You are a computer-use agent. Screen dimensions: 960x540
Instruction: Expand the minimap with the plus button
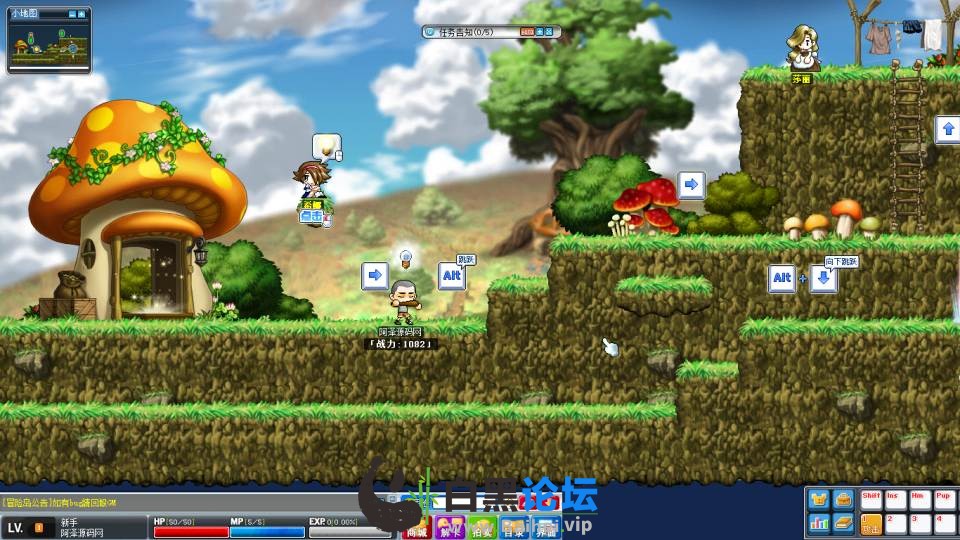coord(83,13)
